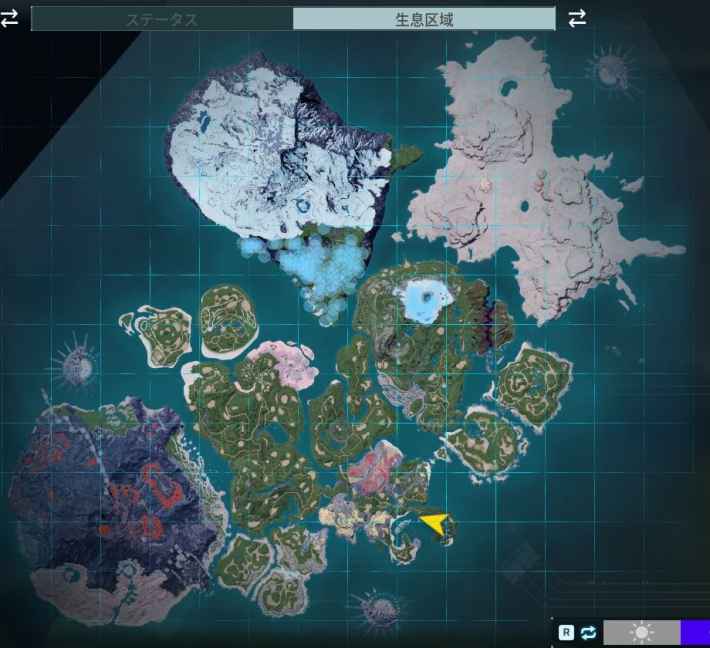Show daytime habitat with the sun toggle
The height and width of the screenshot is (648, 710).
(x=641, y=632)
